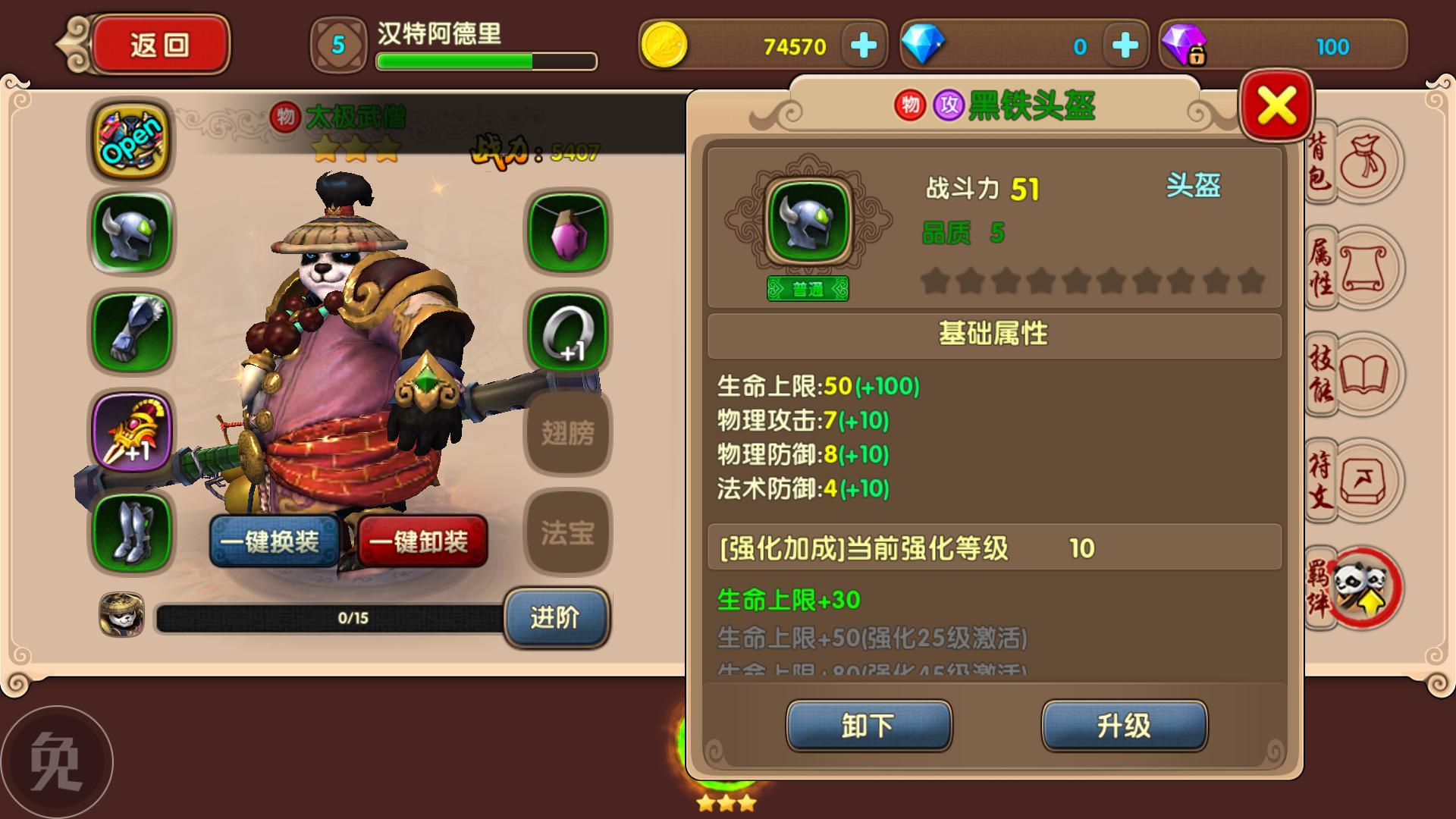Unequip the helmet with 卸下

[868, 726]
